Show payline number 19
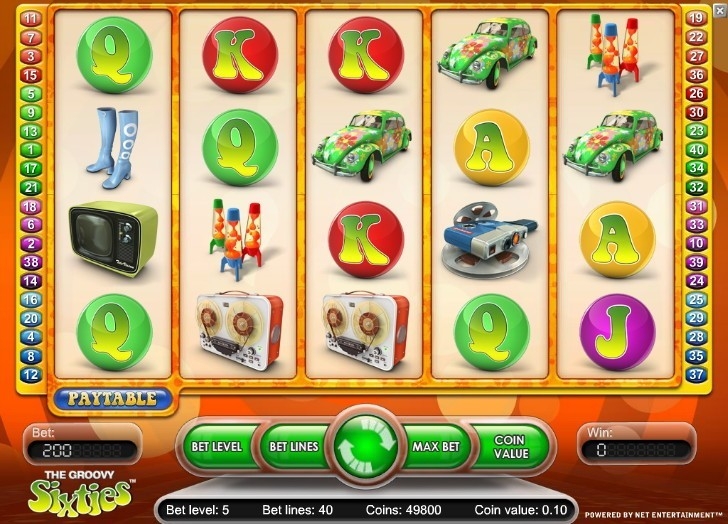 (x=697, y=18)
